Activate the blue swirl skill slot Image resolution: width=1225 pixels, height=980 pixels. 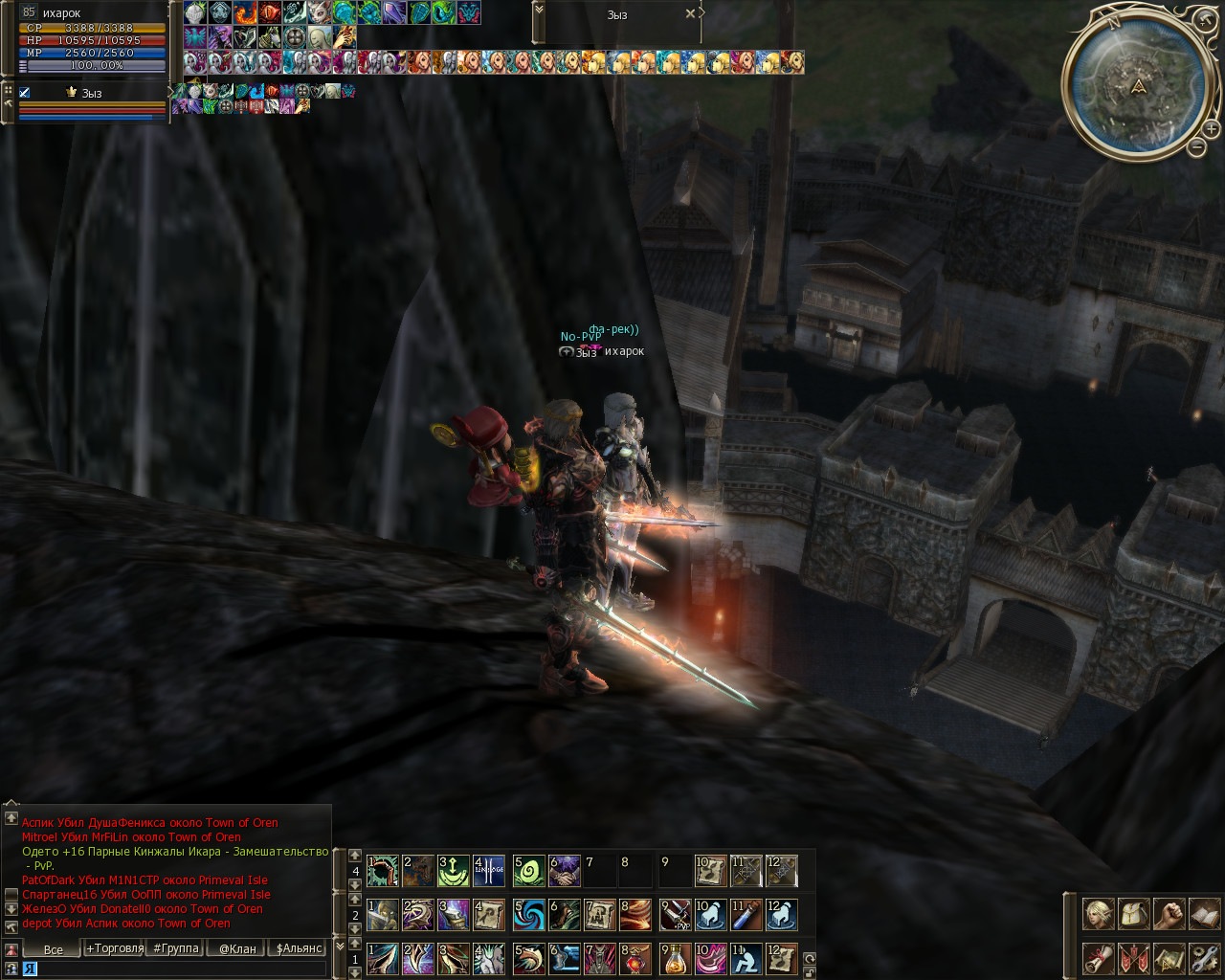528,915
